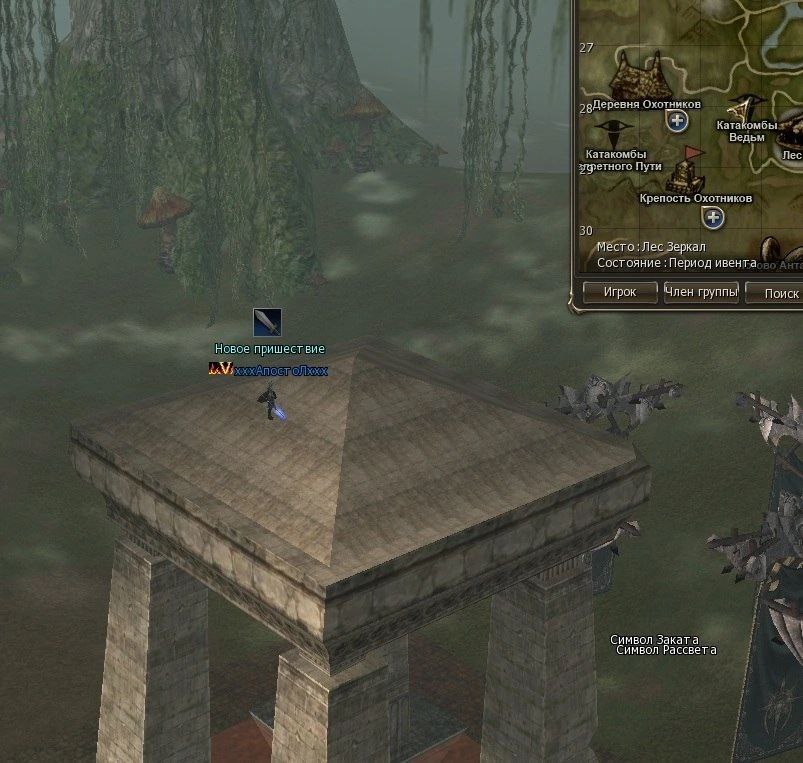Click the plus button under Деревня Охотников

coord(677,121)
